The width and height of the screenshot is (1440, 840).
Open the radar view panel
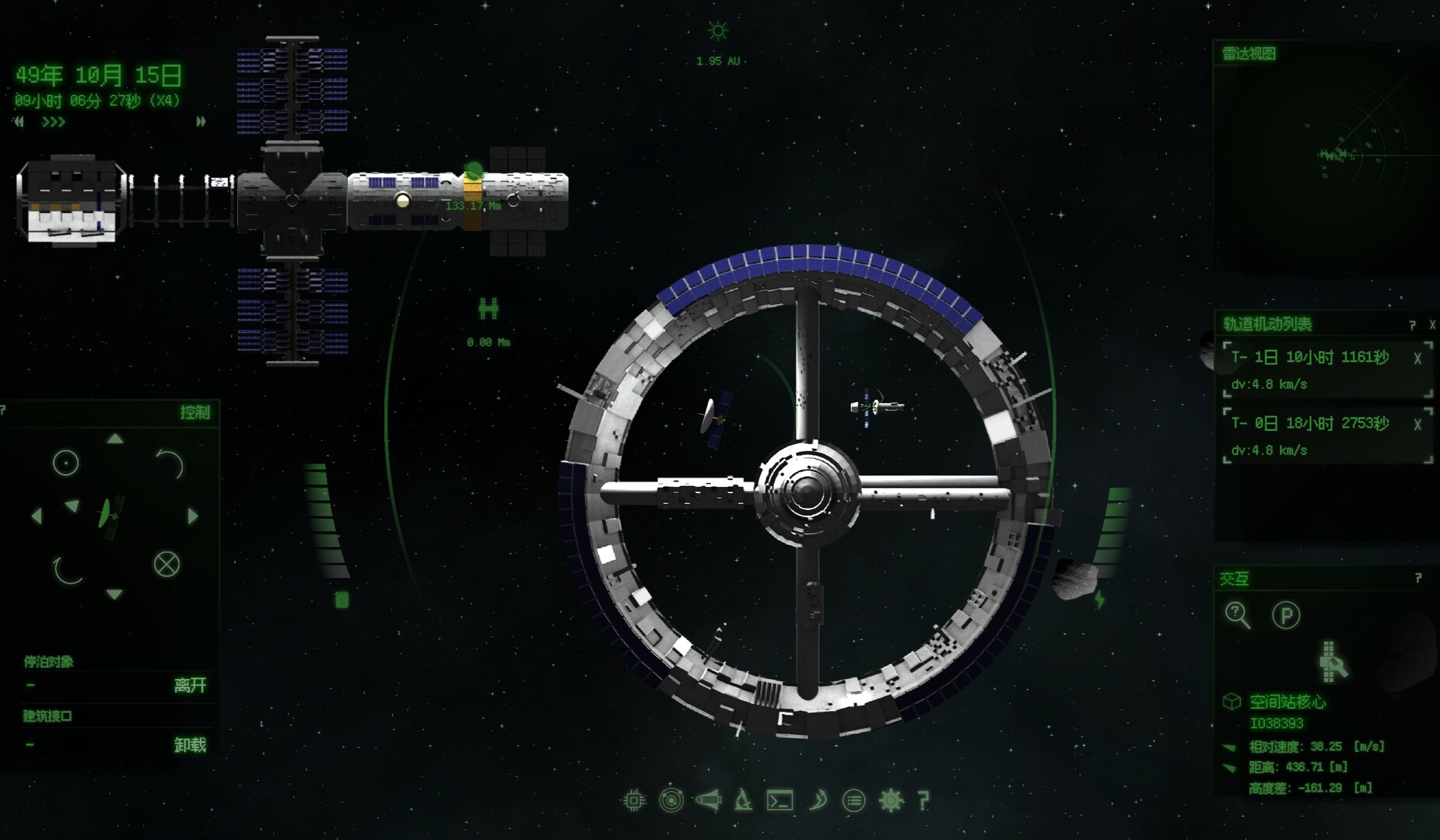click(x=1249, y=54)
